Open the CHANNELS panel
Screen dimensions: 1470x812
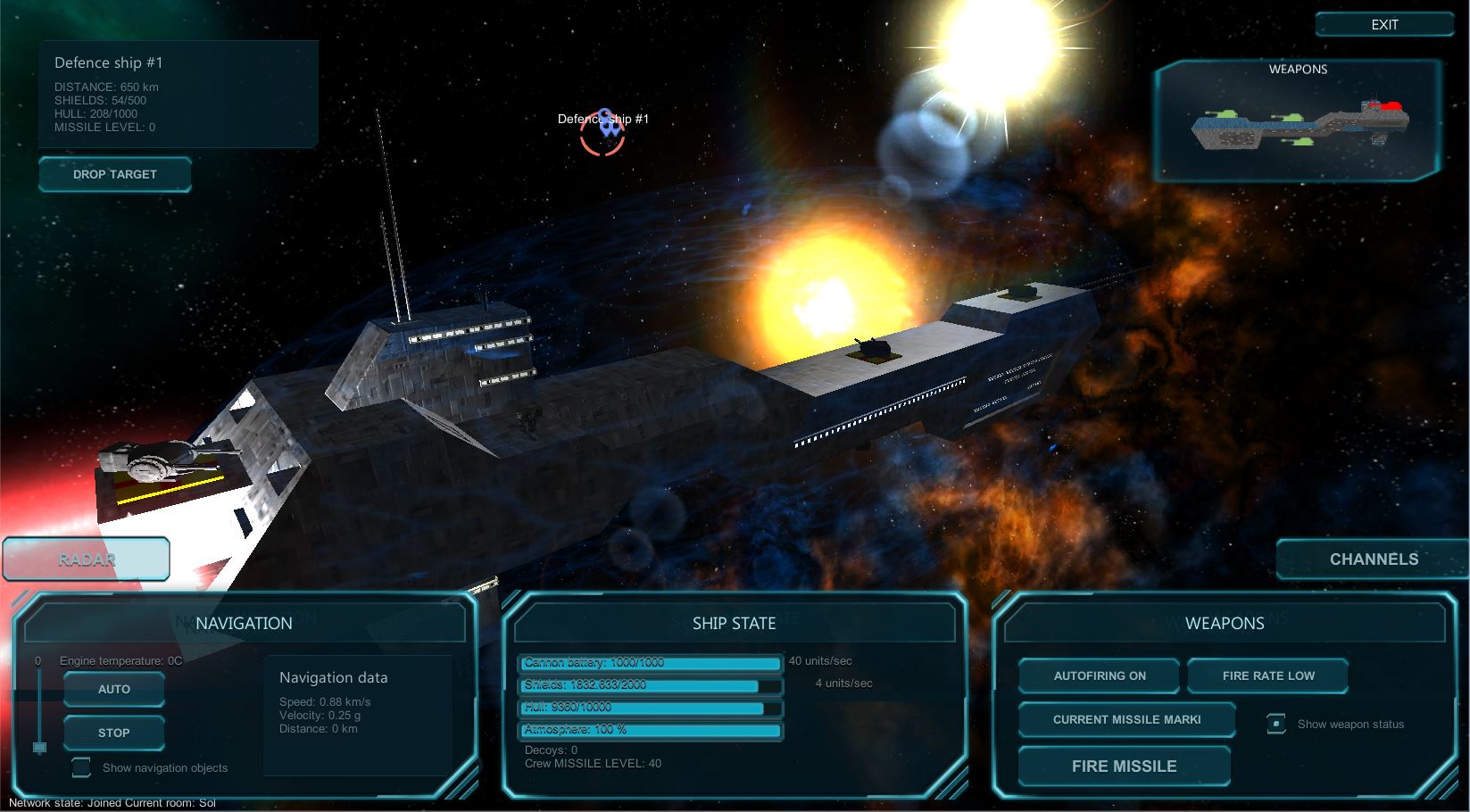pos(1374,559)
